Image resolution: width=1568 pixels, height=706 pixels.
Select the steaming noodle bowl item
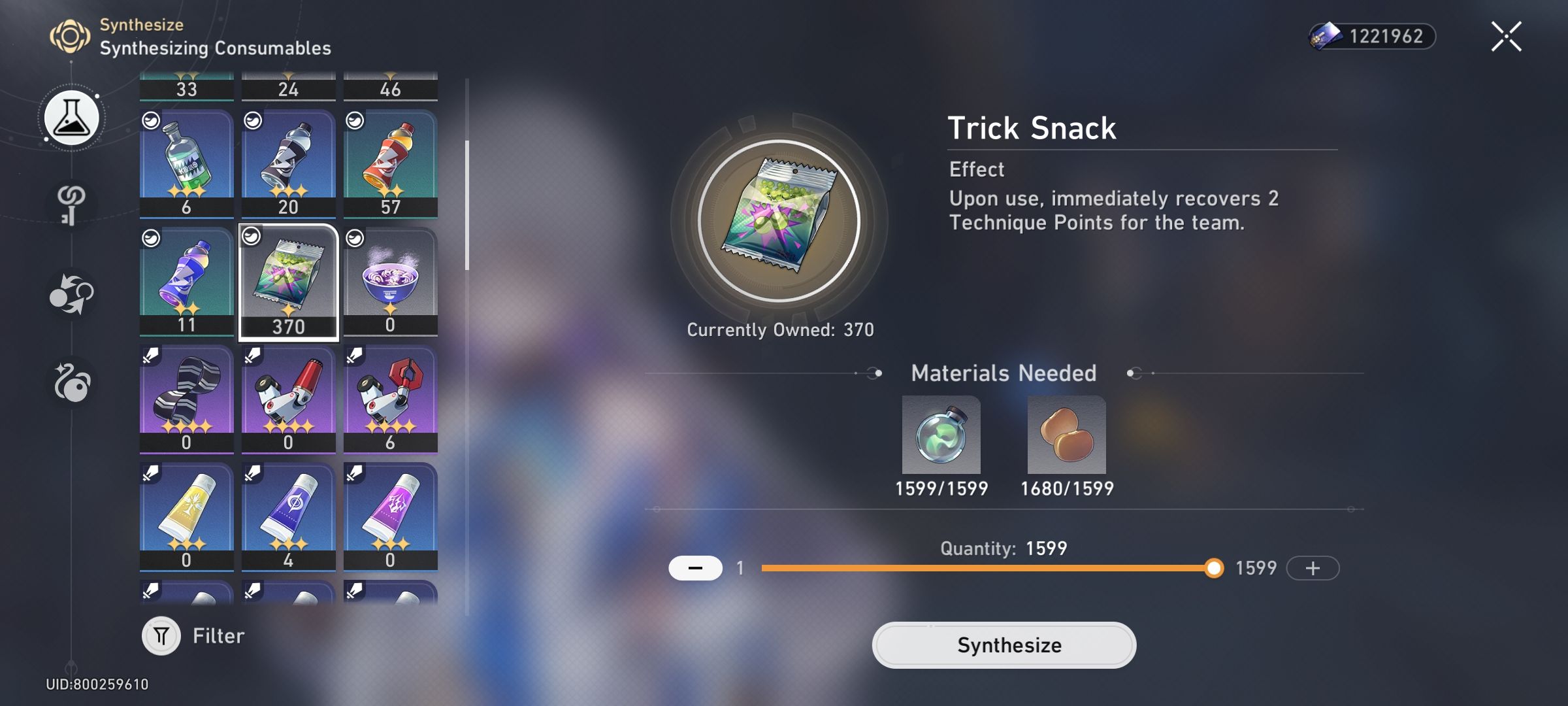click(x=391, y=281)
